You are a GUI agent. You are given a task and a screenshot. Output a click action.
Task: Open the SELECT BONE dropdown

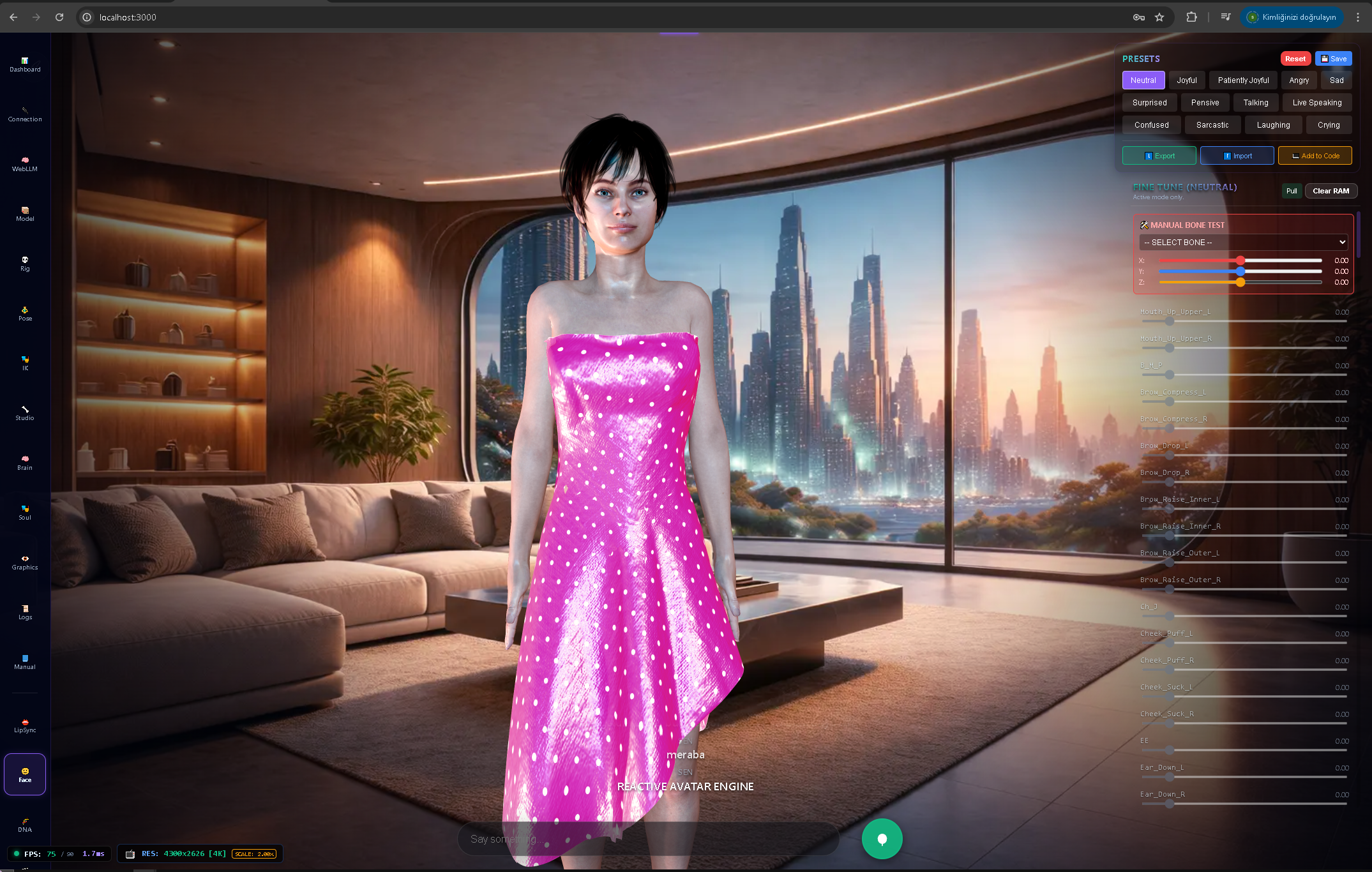(x=1242, y=242)
